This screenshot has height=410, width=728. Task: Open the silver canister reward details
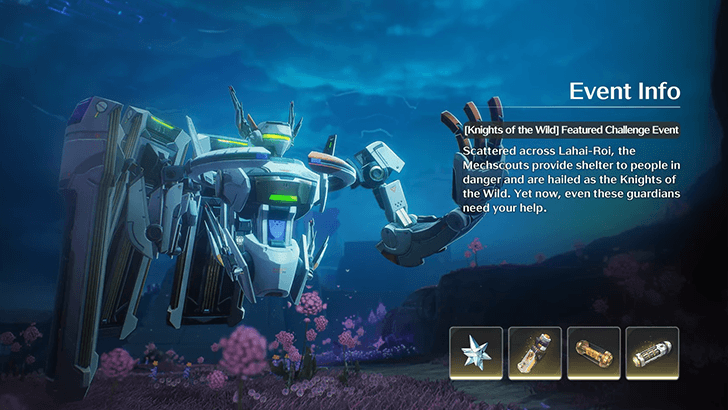(652, 353)
